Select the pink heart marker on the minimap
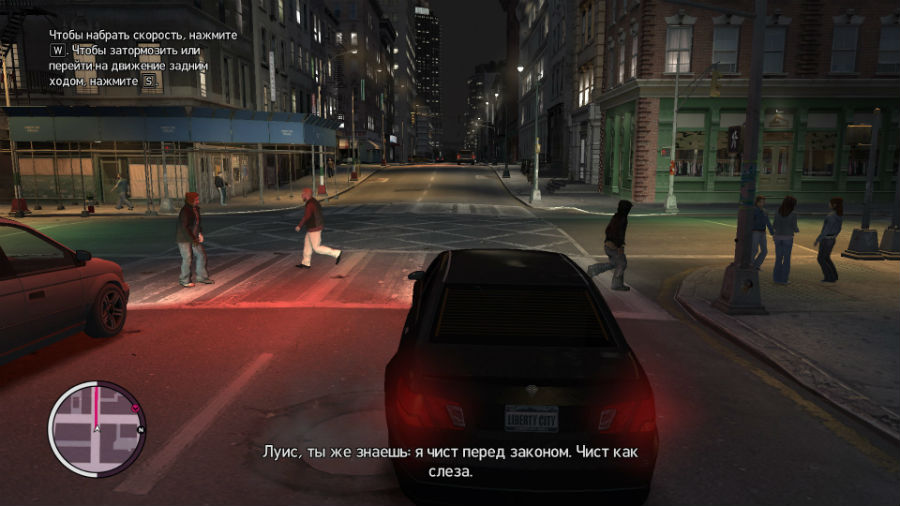 point(134,408)
